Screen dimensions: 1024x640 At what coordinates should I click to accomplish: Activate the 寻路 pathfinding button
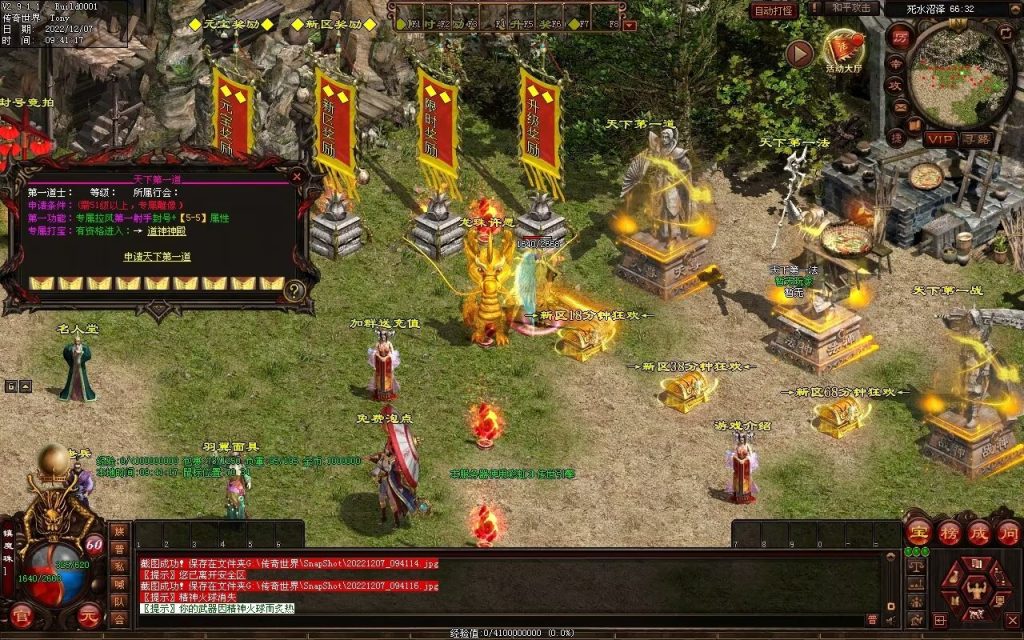(976, 139)
